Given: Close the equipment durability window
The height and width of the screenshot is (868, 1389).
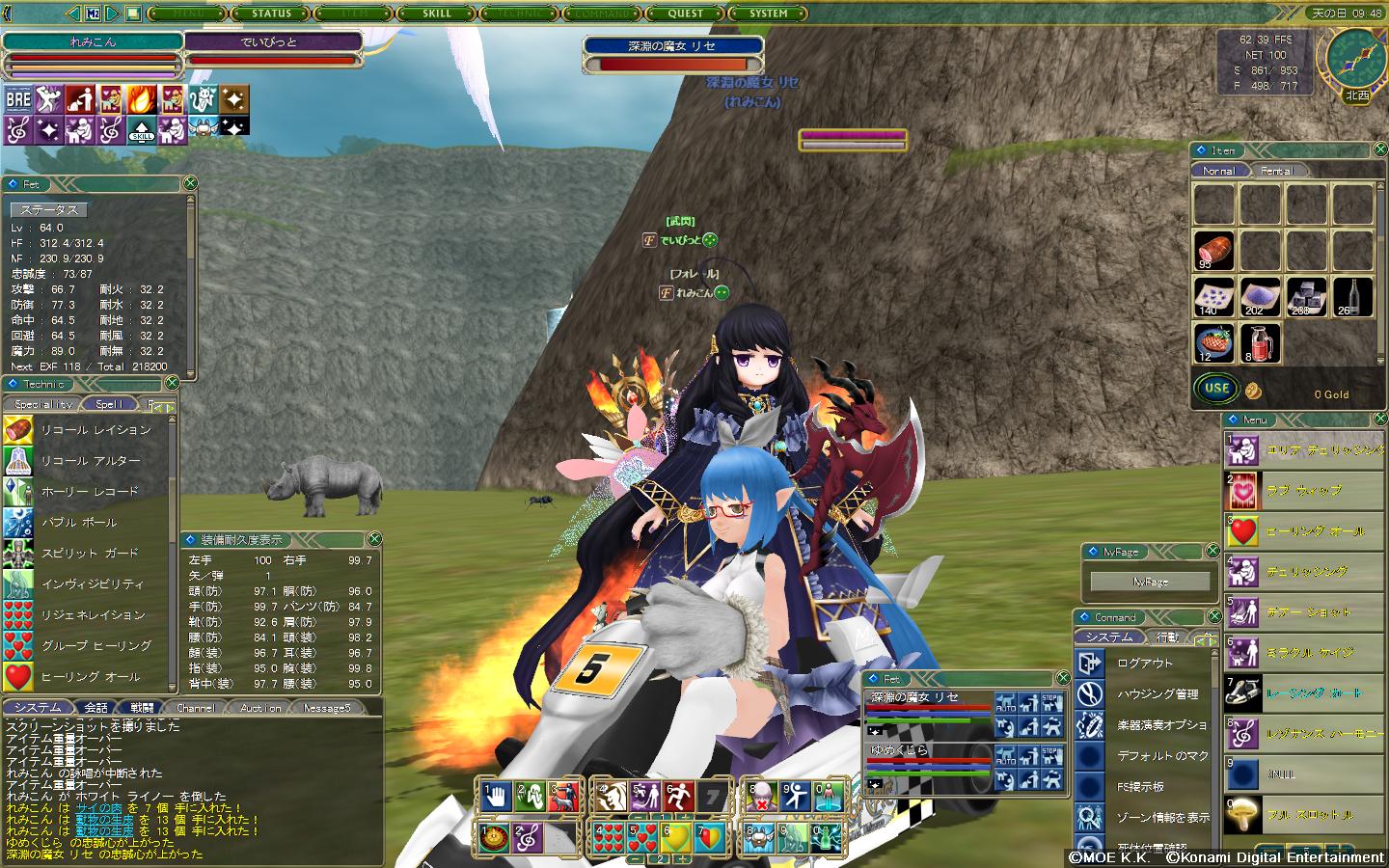Looking at the screenshot, I should [x=374, y=539].
